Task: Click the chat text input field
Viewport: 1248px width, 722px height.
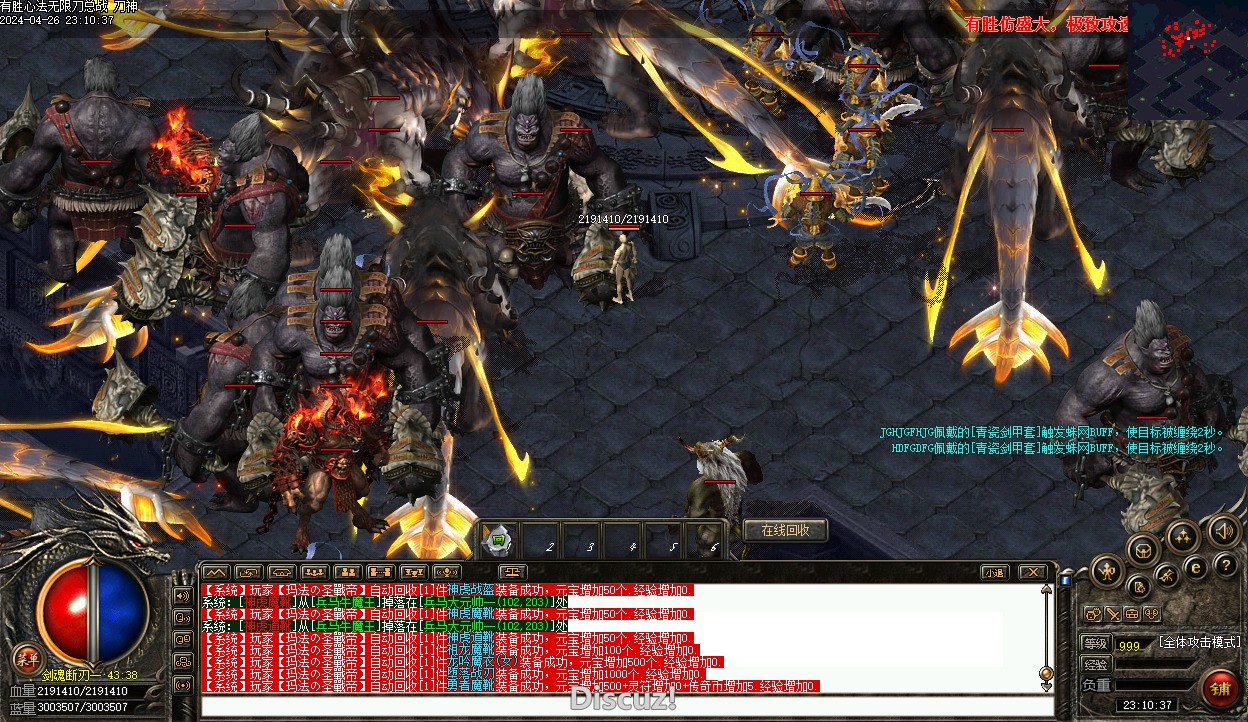Action: point(620,706)
